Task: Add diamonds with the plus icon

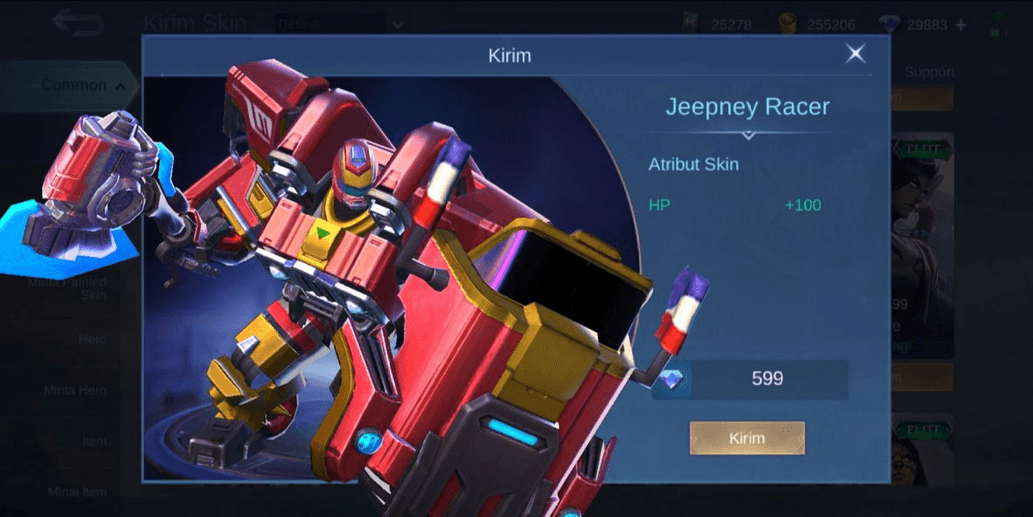Action: (x=961, y=25)
